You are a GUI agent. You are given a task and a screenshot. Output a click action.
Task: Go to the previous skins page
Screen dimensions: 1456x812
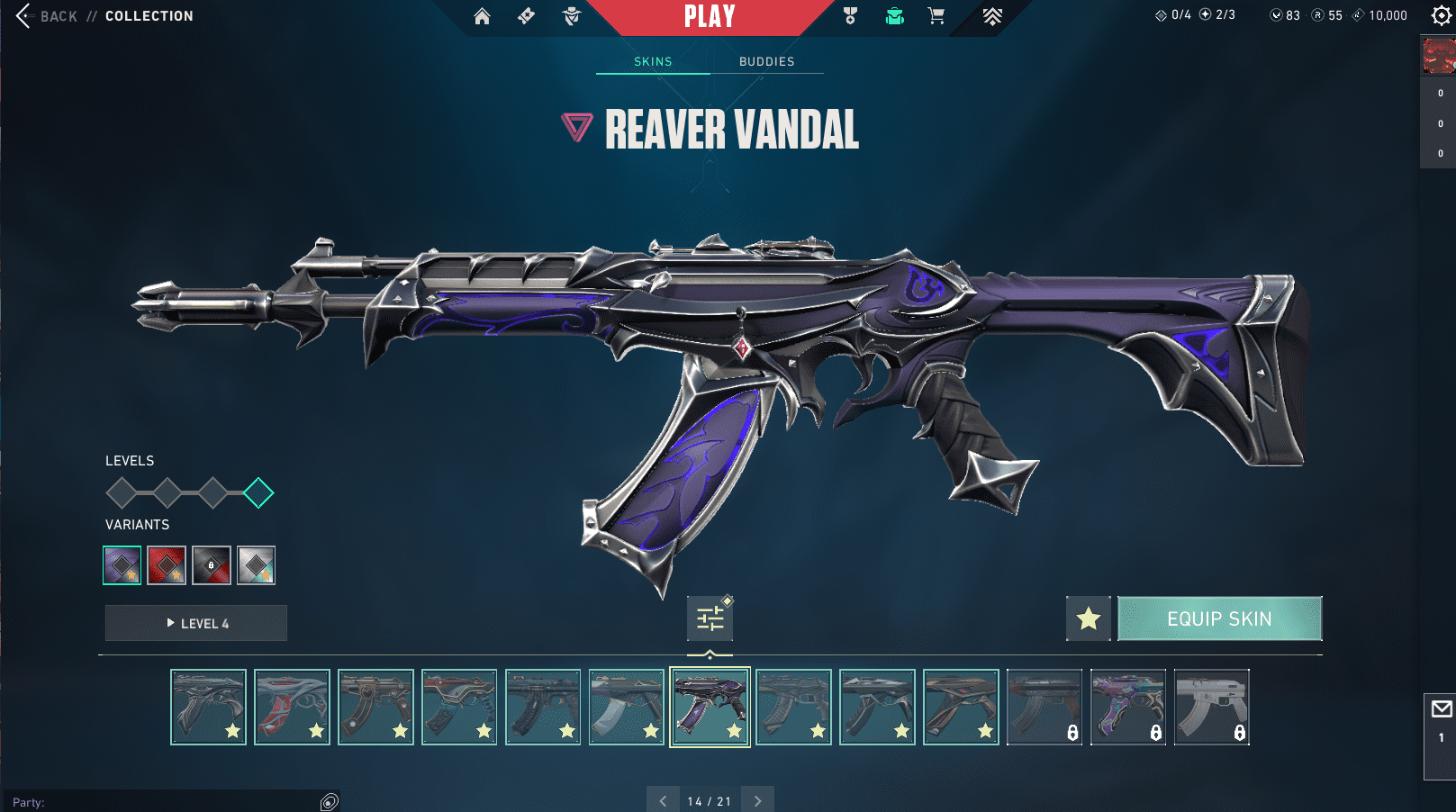[663, 800]
